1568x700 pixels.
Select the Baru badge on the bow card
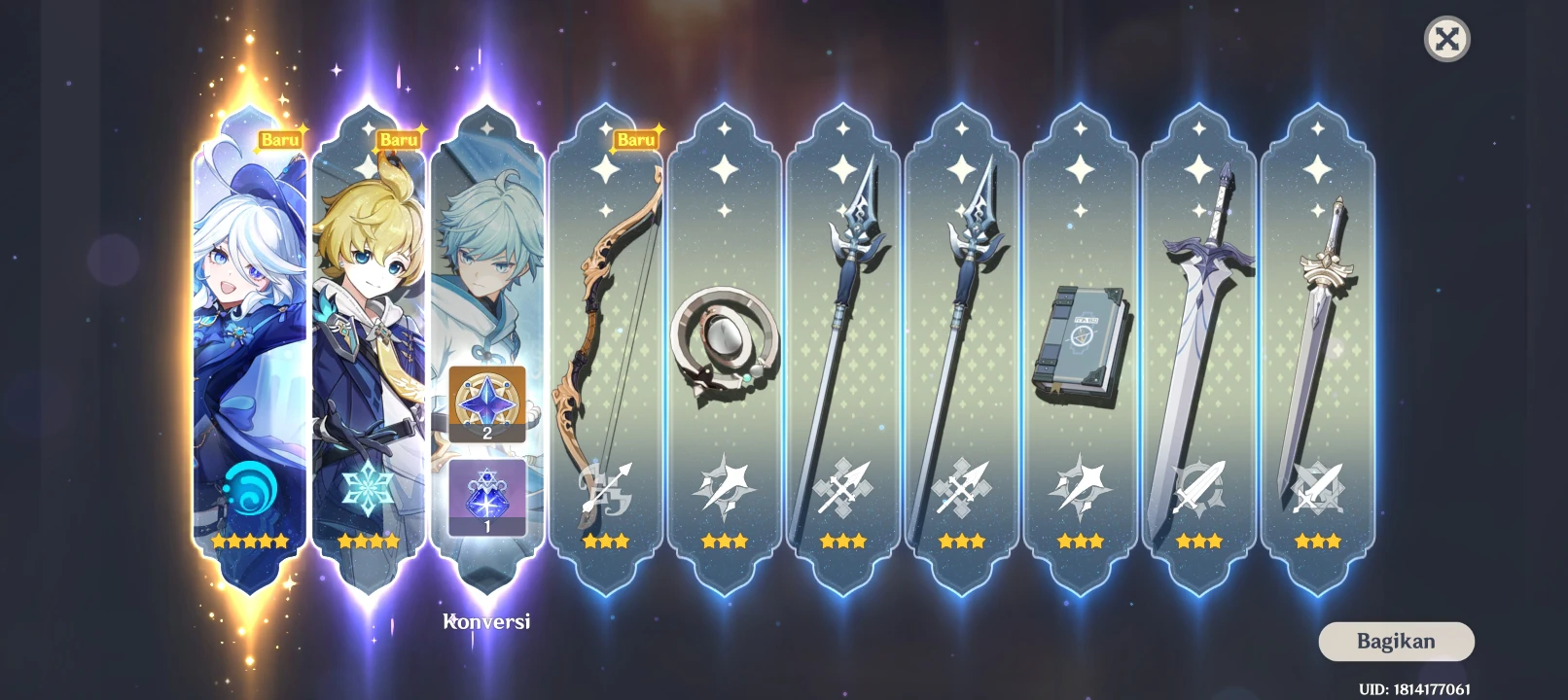click(x=634, y=139)
